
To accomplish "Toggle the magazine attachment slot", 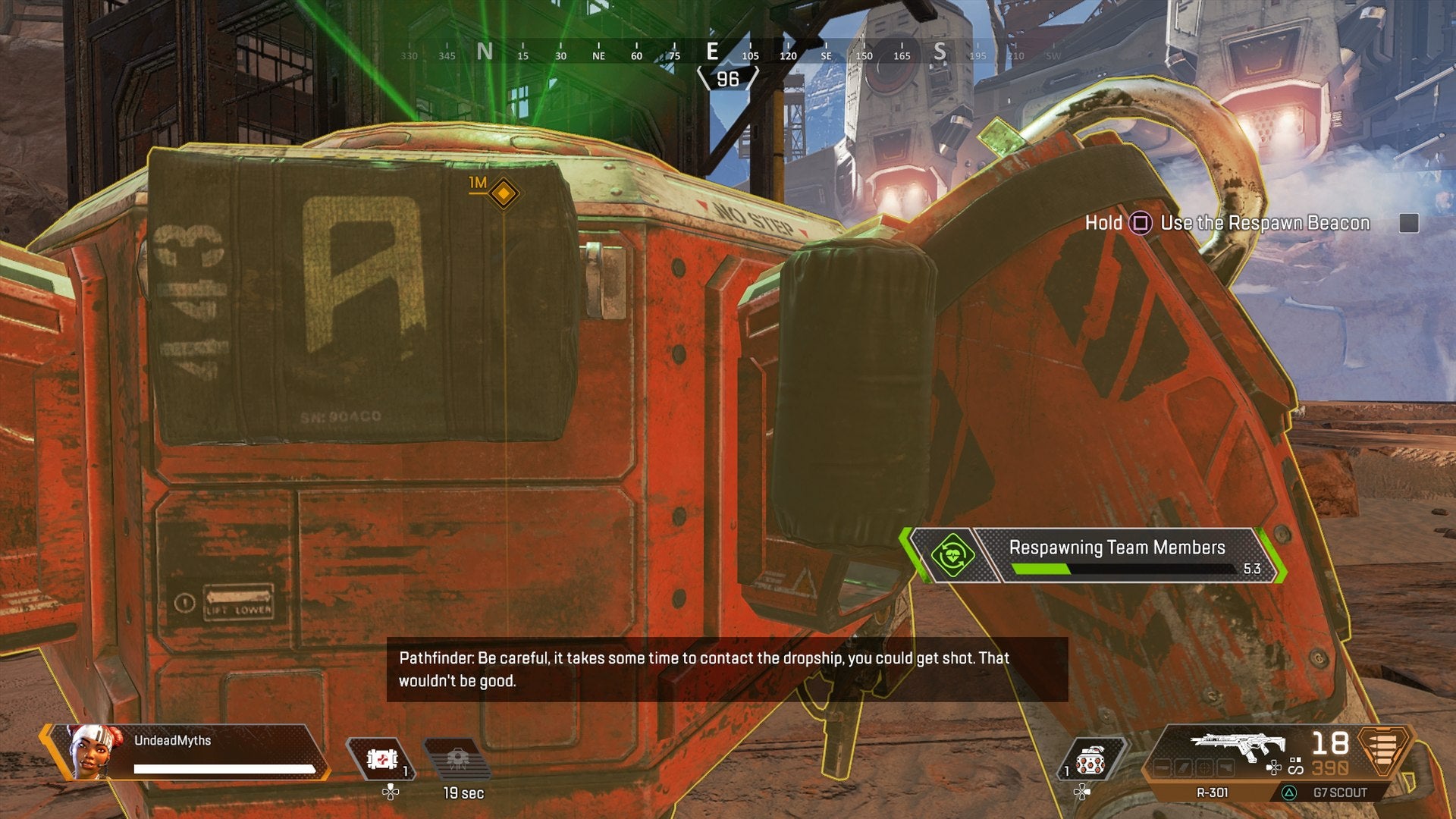I will (1184, 767).
